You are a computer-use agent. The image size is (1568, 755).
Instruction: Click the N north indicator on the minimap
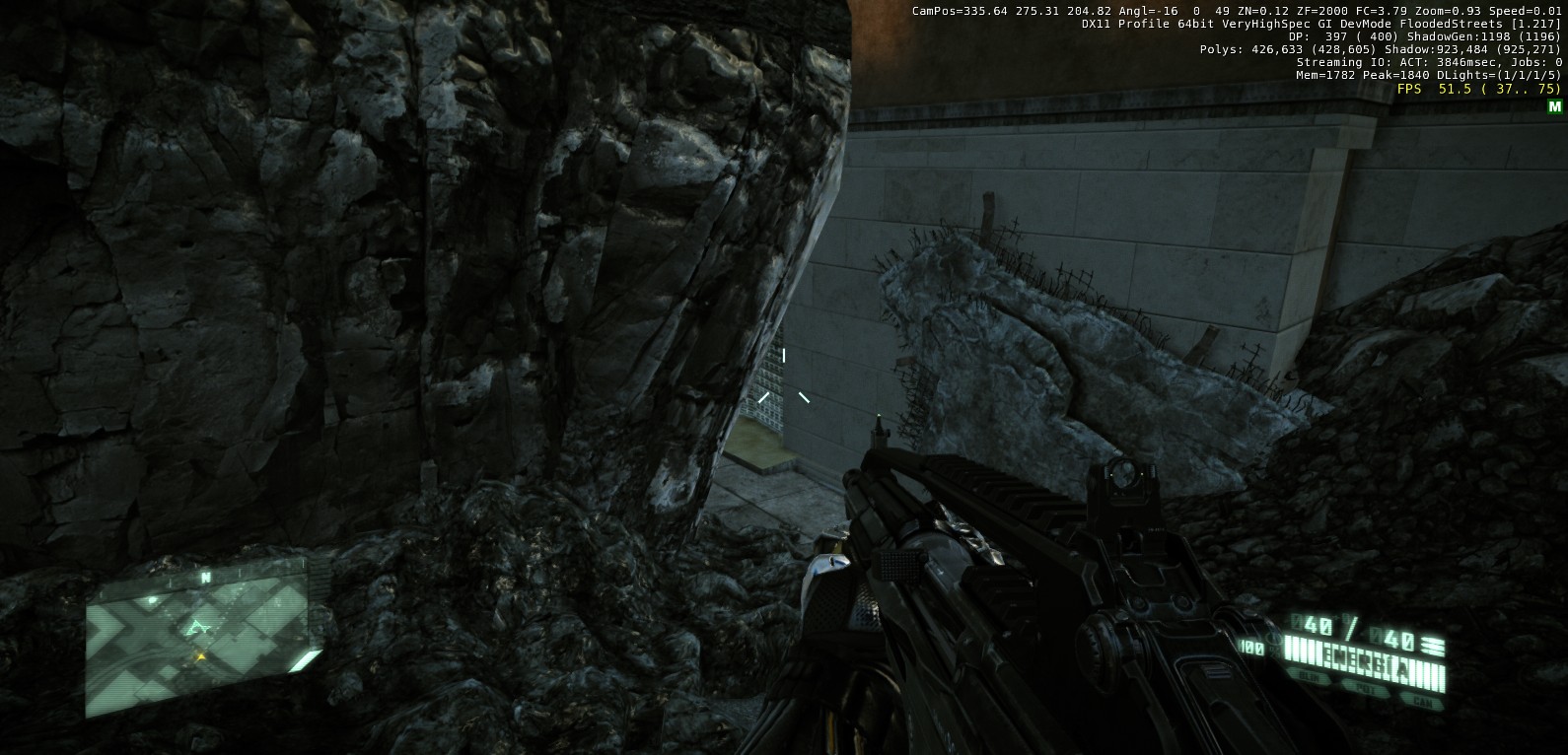[205, 576]
